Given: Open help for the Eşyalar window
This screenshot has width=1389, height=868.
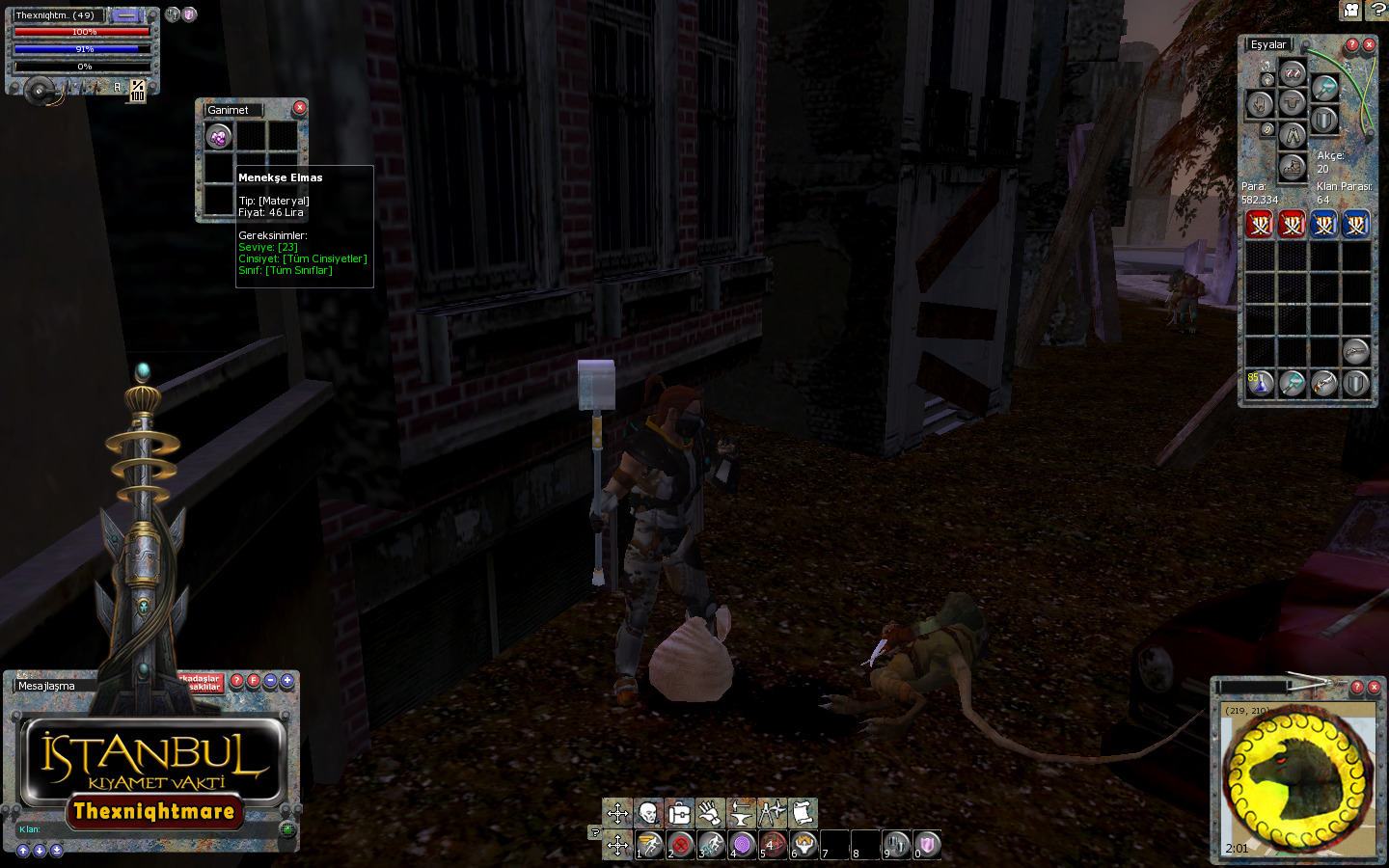Looking at the screenshot, I should 1352,44.
